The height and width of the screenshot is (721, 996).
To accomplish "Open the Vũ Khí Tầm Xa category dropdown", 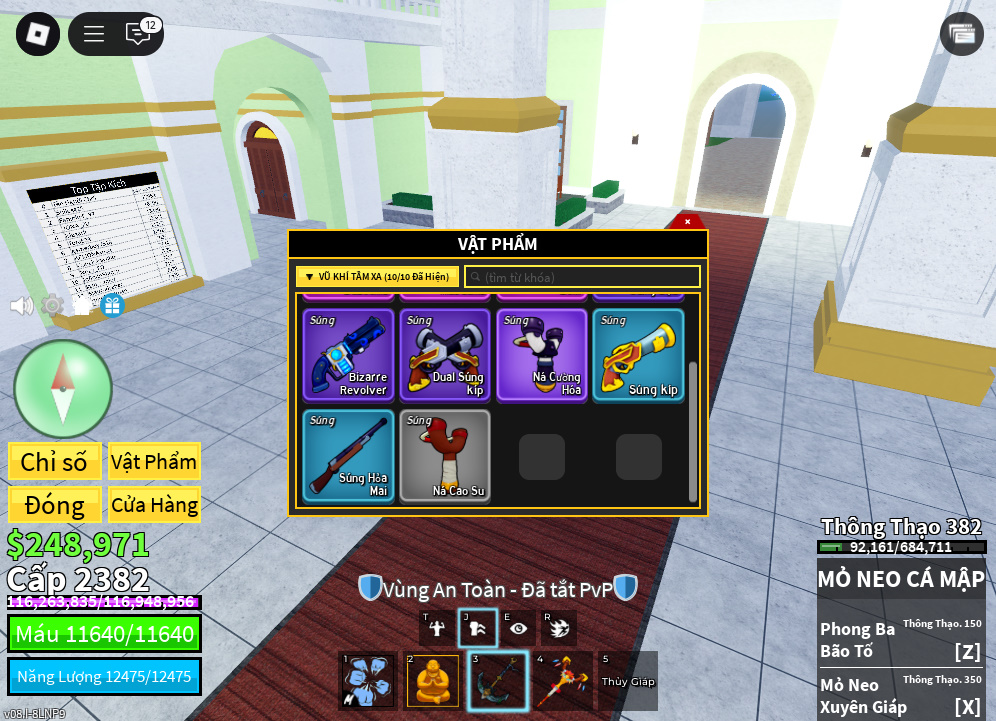I will point(377,277).
